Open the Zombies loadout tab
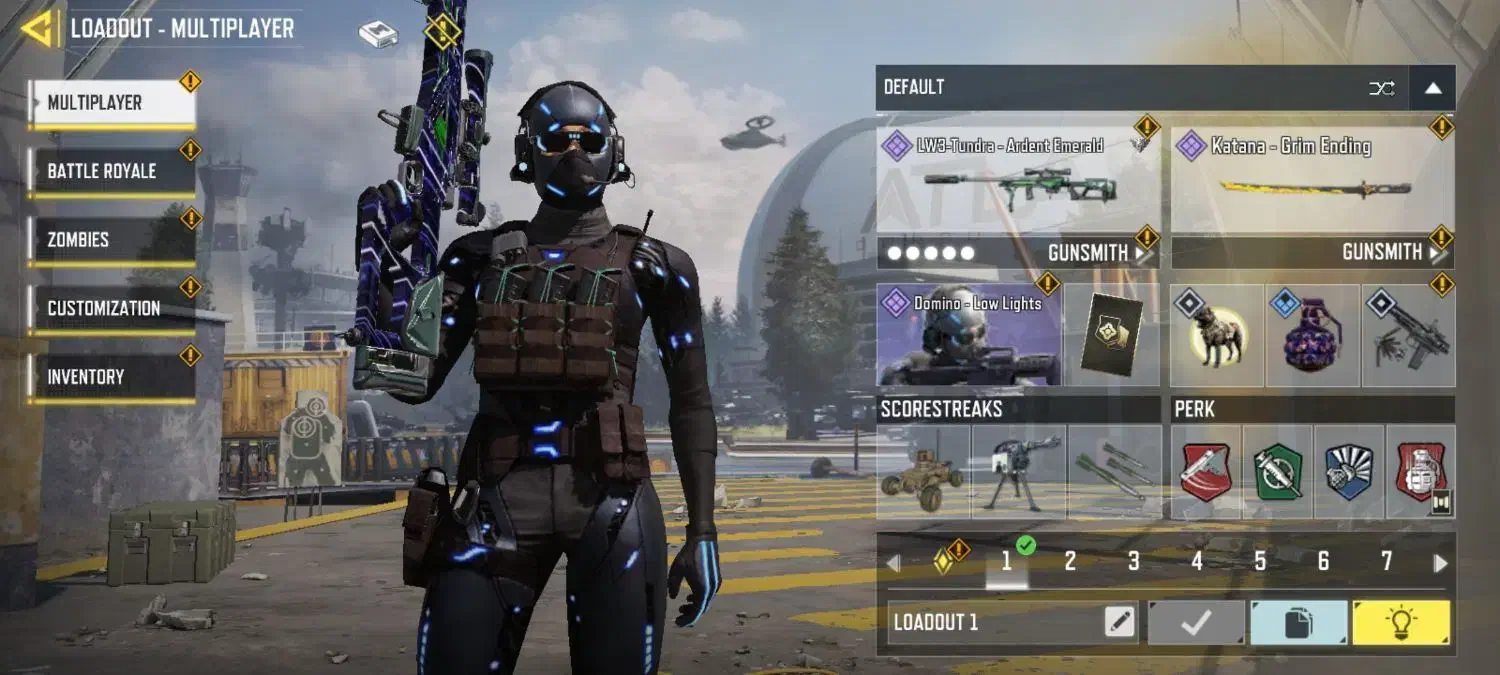Viewport: 1500px width, 675px height. pos(111,240)
